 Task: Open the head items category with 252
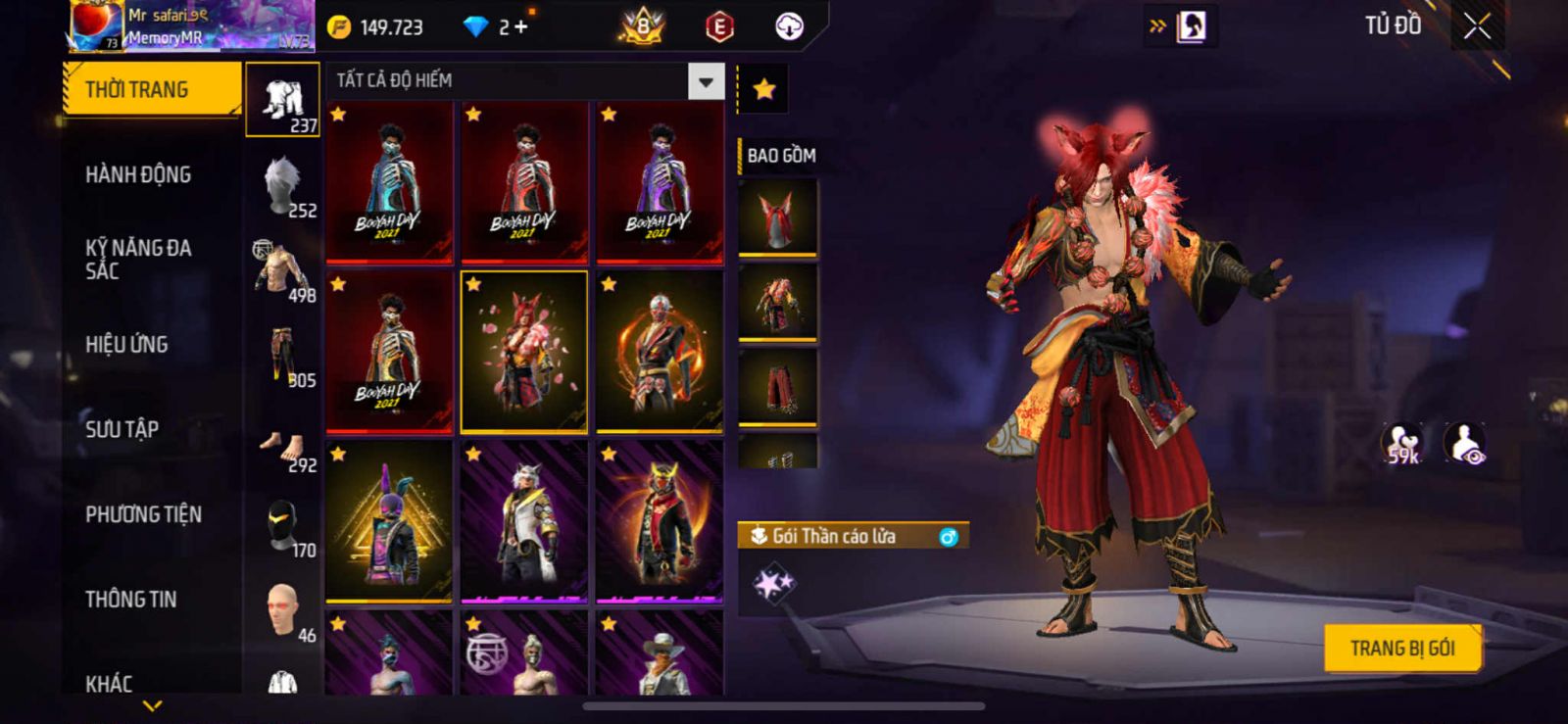tap(282, 186)
